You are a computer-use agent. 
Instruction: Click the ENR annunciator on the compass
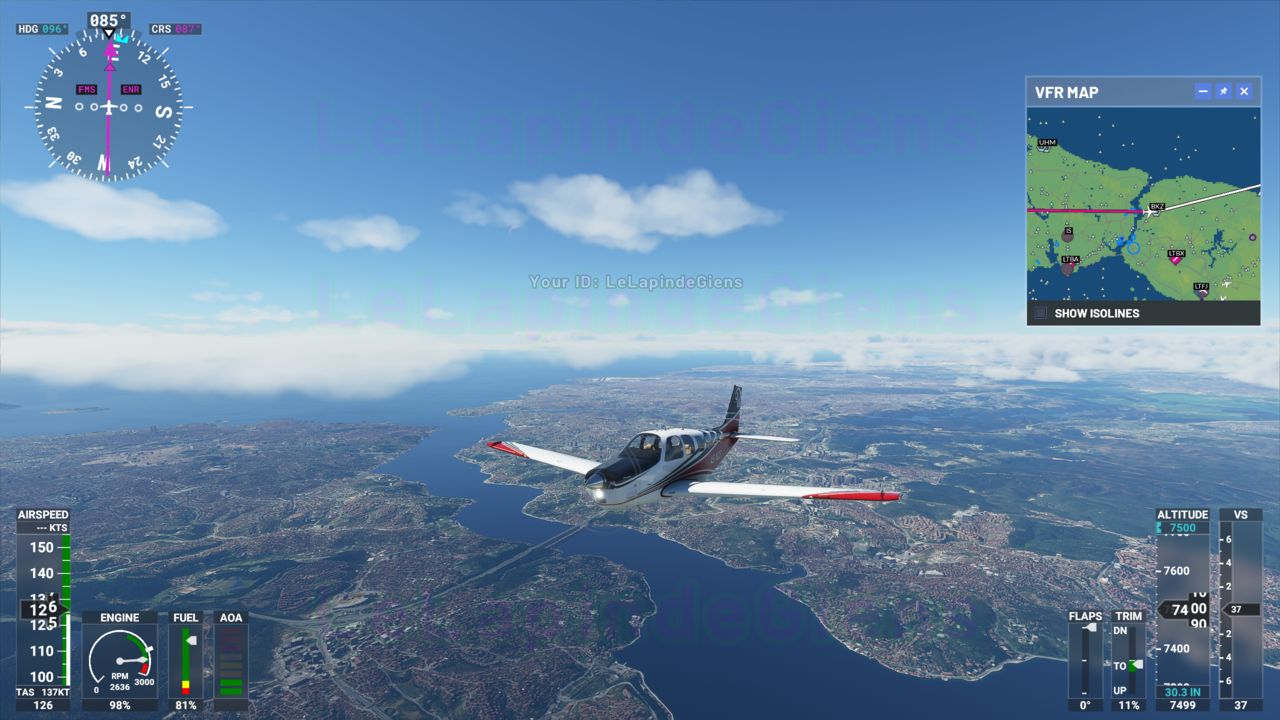(x=132, y=89)
